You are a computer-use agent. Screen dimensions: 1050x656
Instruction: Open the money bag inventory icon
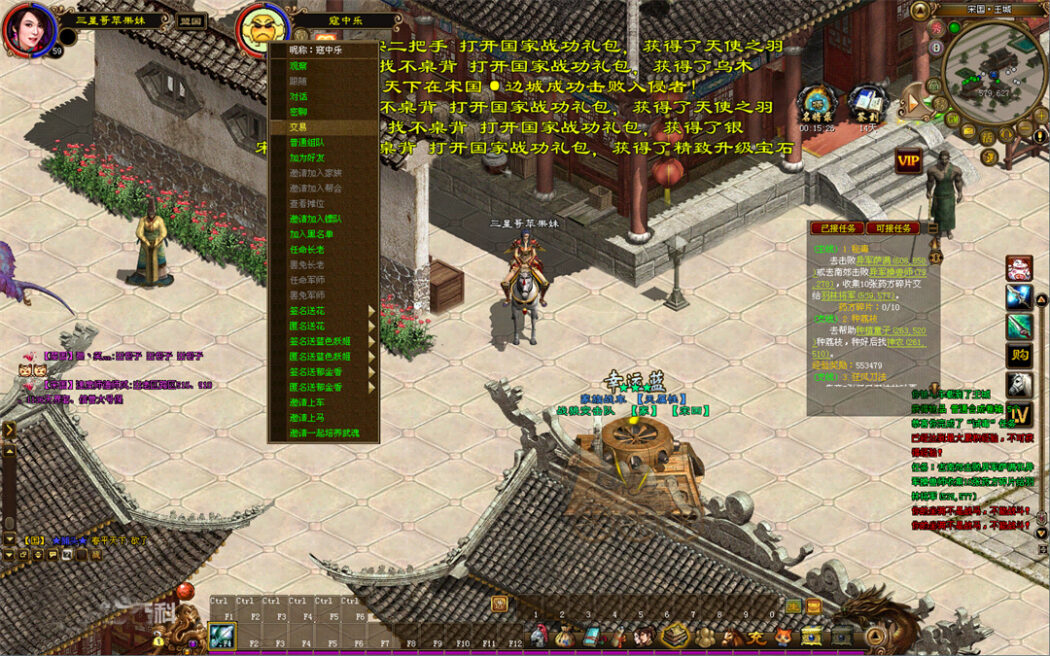[566, 636]
